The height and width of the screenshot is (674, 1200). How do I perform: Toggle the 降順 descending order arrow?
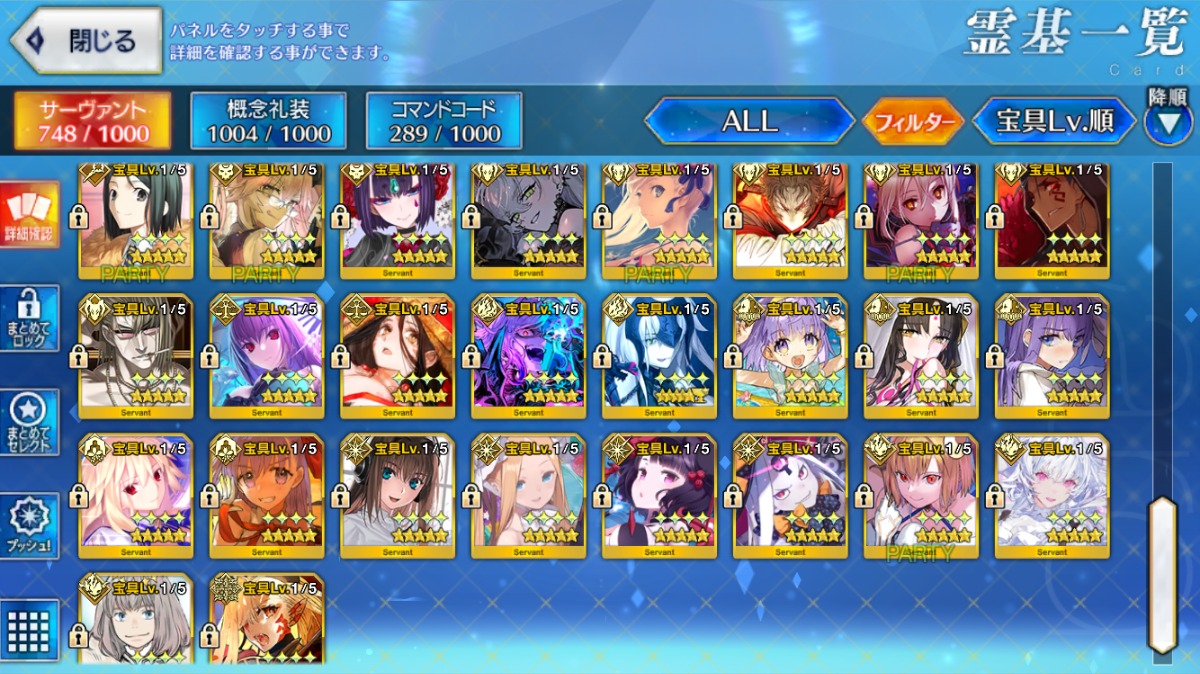pos(1167,122)
